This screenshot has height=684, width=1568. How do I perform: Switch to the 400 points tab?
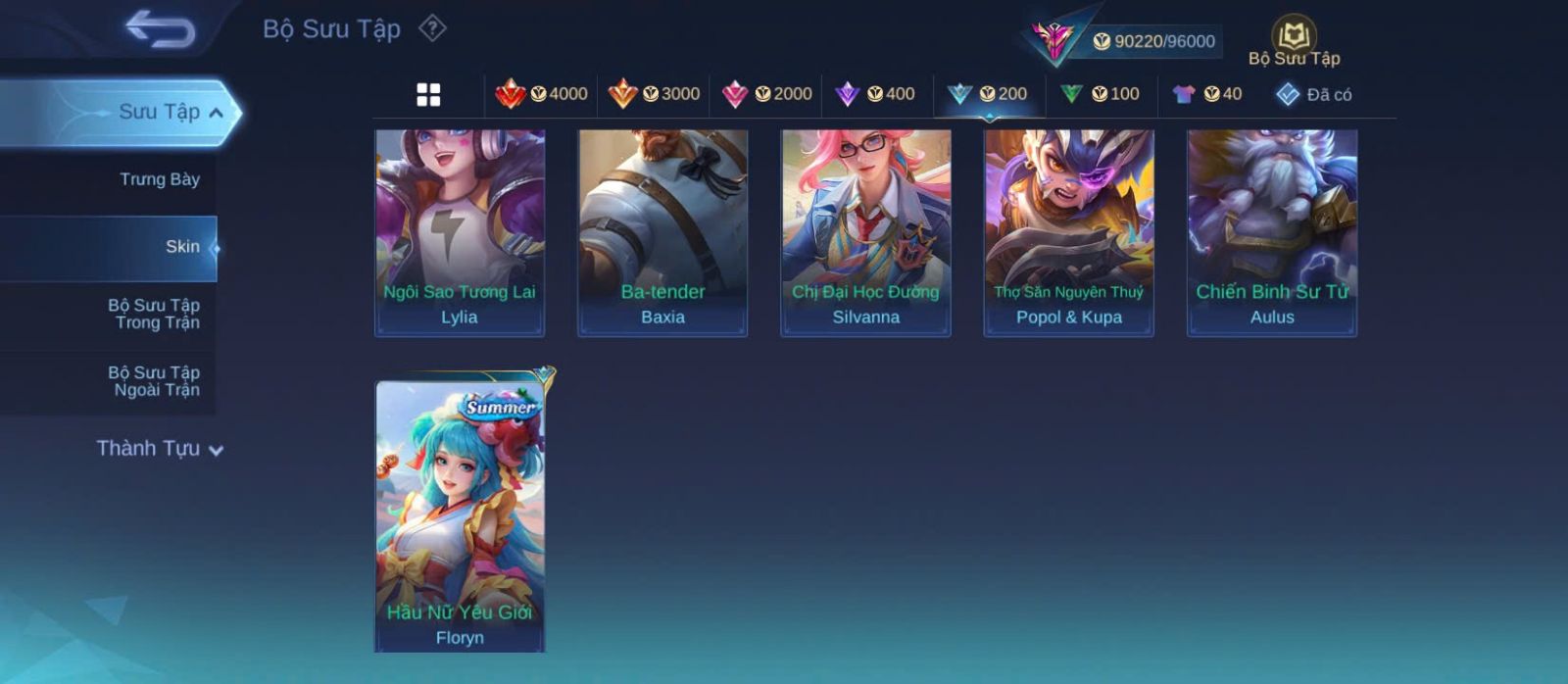(875, 94)
